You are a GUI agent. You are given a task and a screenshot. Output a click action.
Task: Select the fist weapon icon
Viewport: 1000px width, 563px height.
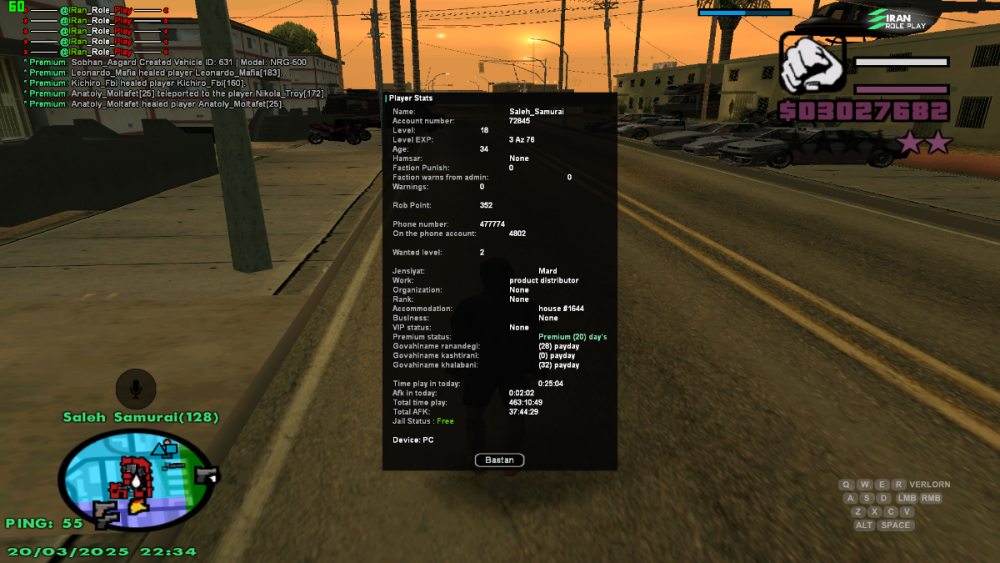[812, 65]
